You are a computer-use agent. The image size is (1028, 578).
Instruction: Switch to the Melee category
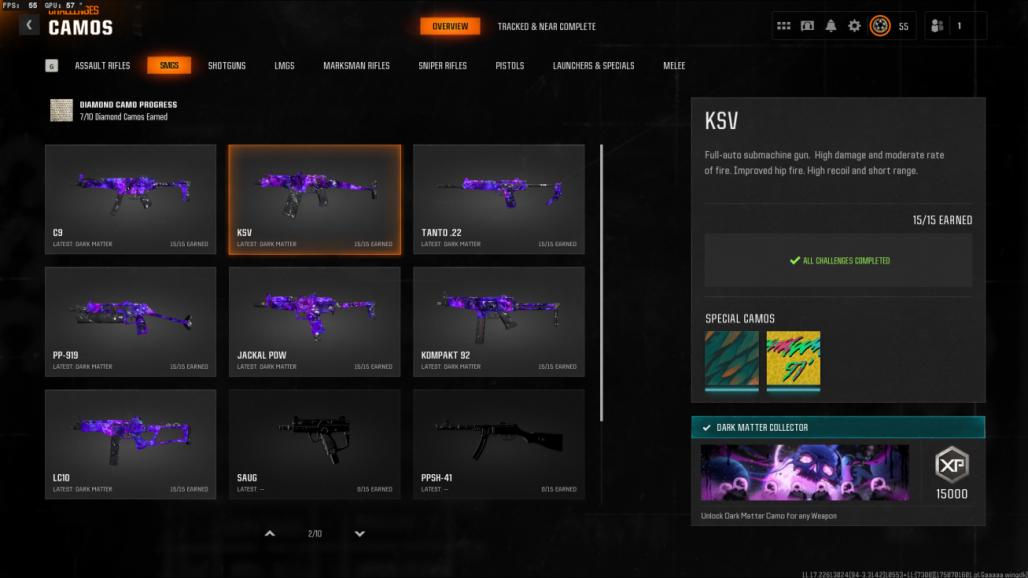click(x=674, y=66)
